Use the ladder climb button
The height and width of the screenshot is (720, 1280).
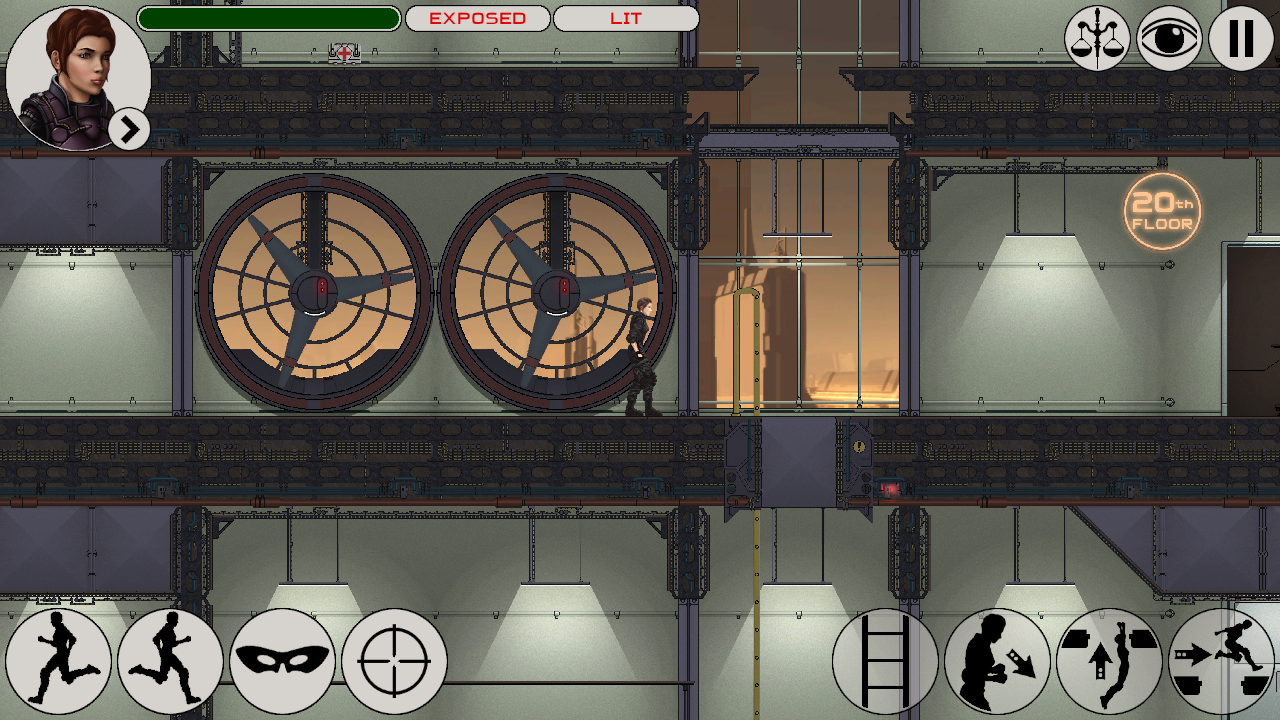click(885, 661)
